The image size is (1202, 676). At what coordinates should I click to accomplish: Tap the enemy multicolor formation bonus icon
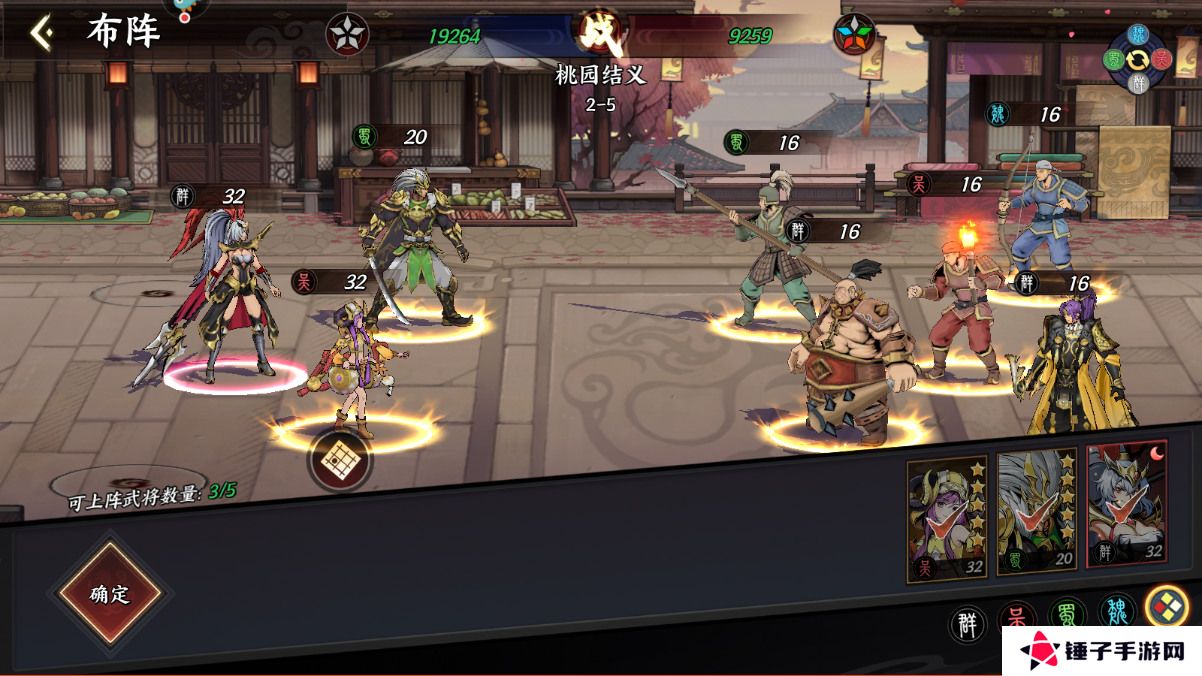[854, 35]
